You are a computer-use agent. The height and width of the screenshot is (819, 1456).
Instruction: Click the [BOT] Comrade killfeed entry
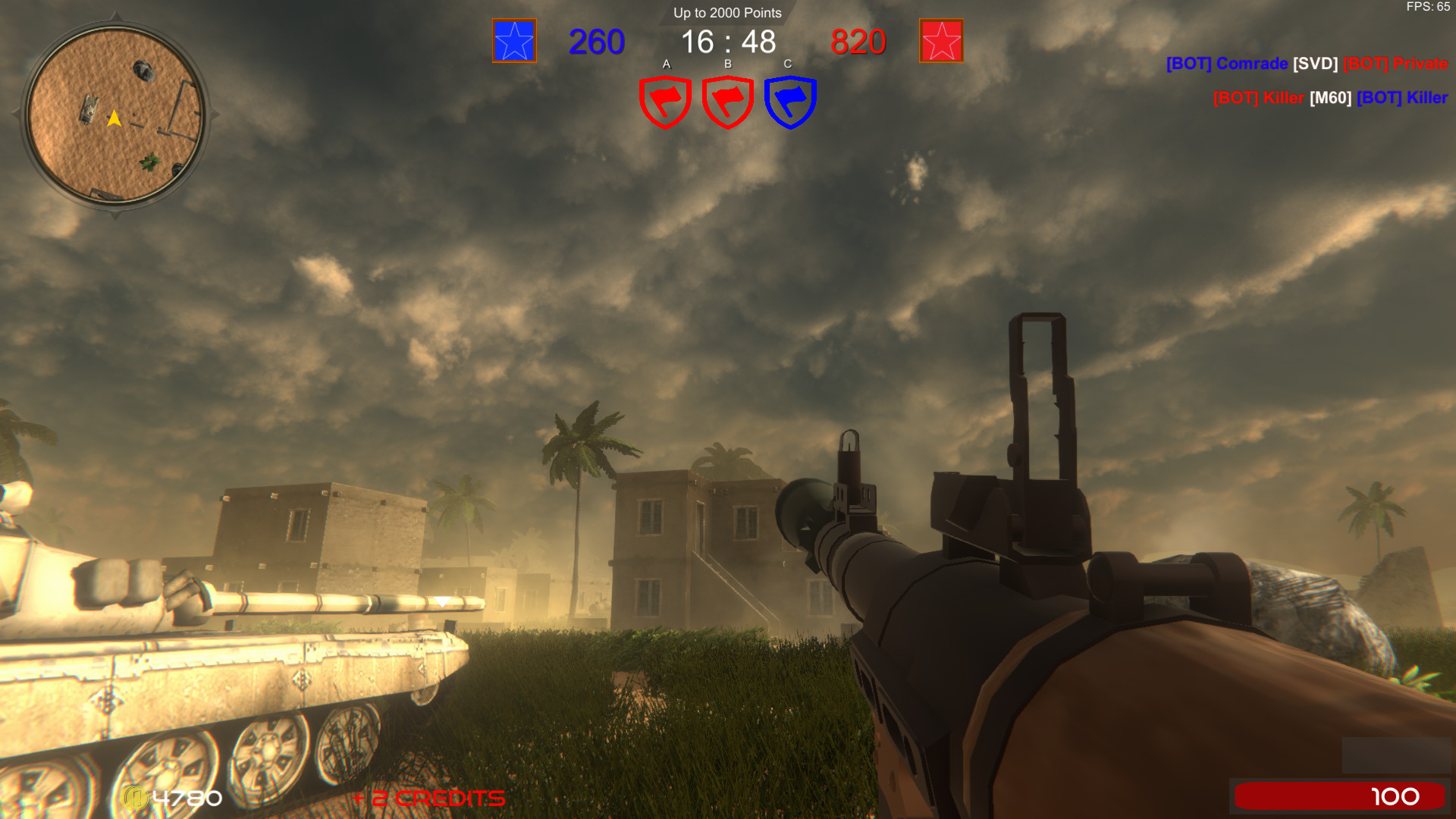point(1227,64)
